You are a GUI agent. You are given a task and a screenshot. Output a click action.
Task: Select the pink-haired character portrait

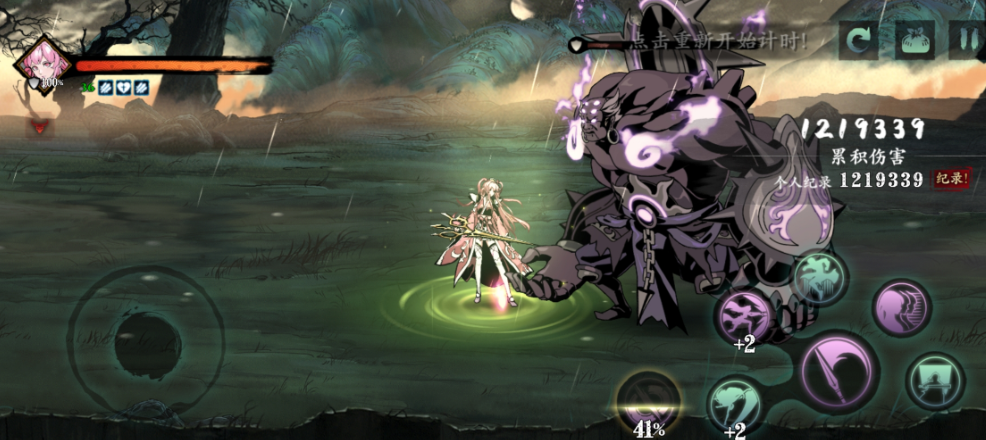point(44,60)
